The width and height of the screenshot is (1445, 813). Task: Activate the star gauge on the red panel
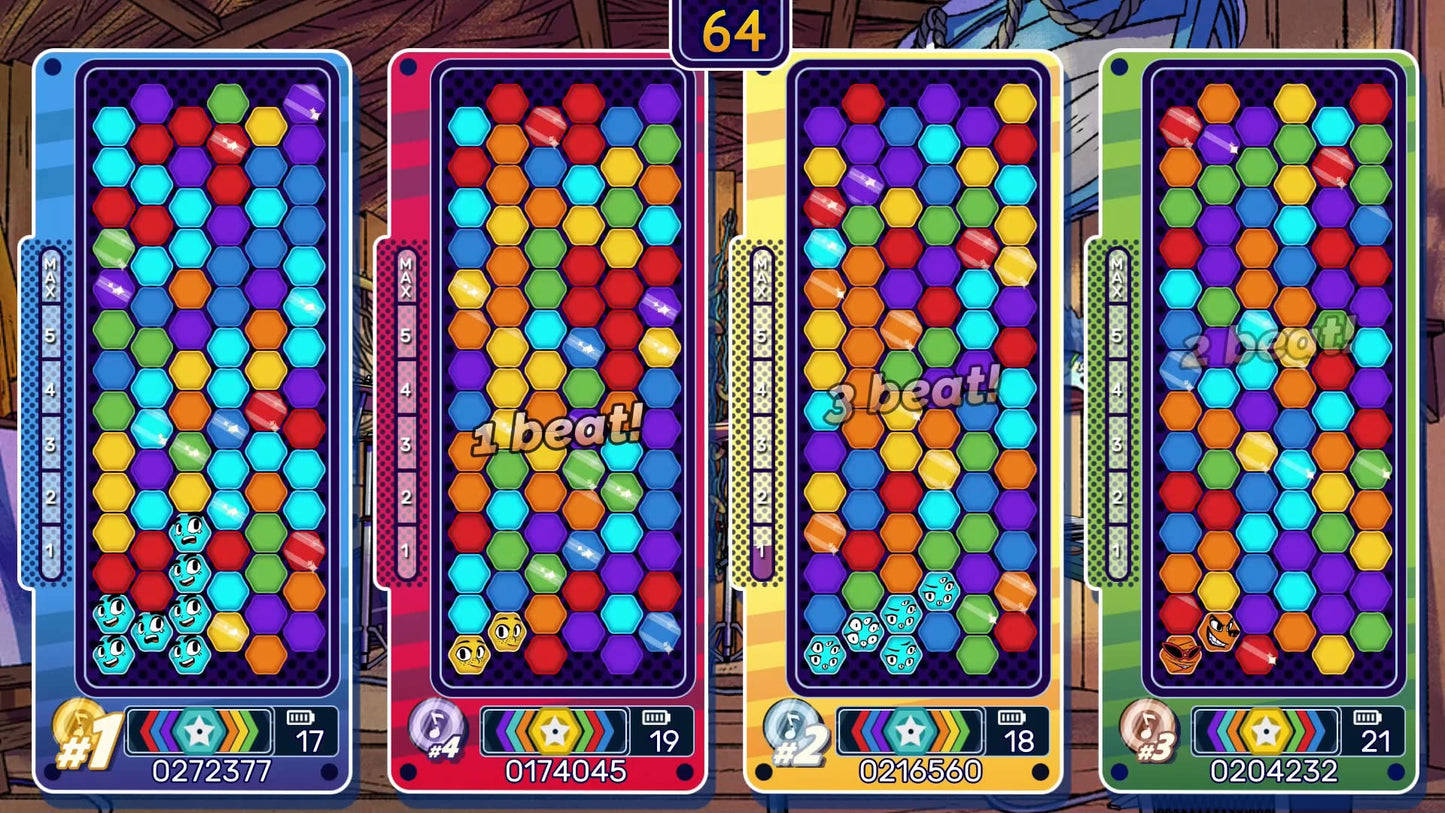[x=554, y=732]
